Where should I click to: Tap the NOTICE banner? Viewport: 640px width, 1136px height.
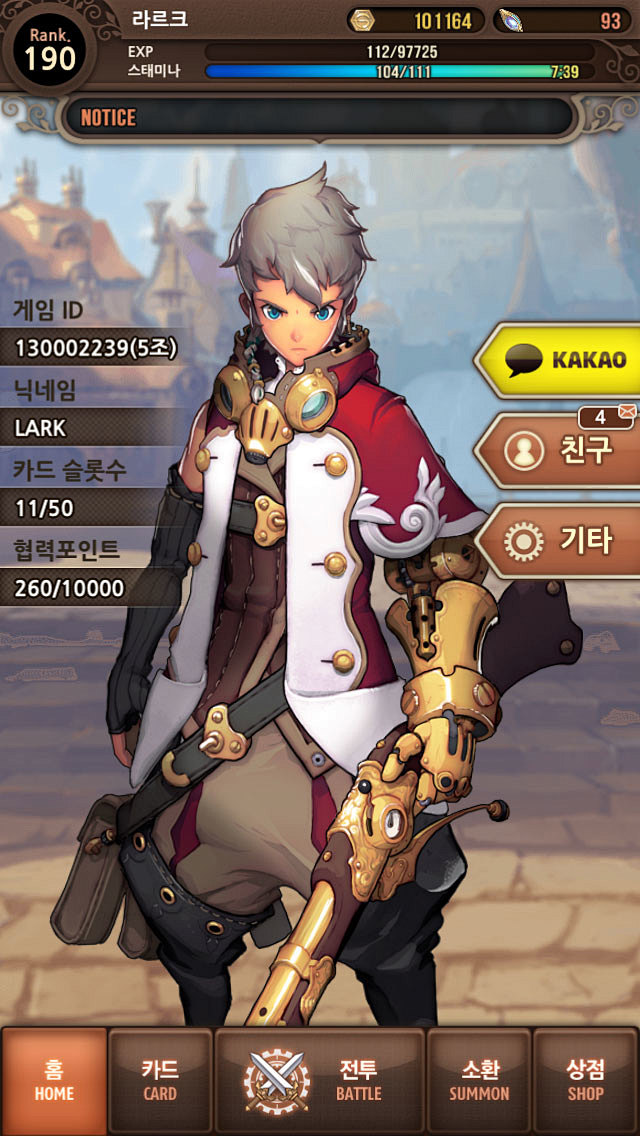[318, 118]
